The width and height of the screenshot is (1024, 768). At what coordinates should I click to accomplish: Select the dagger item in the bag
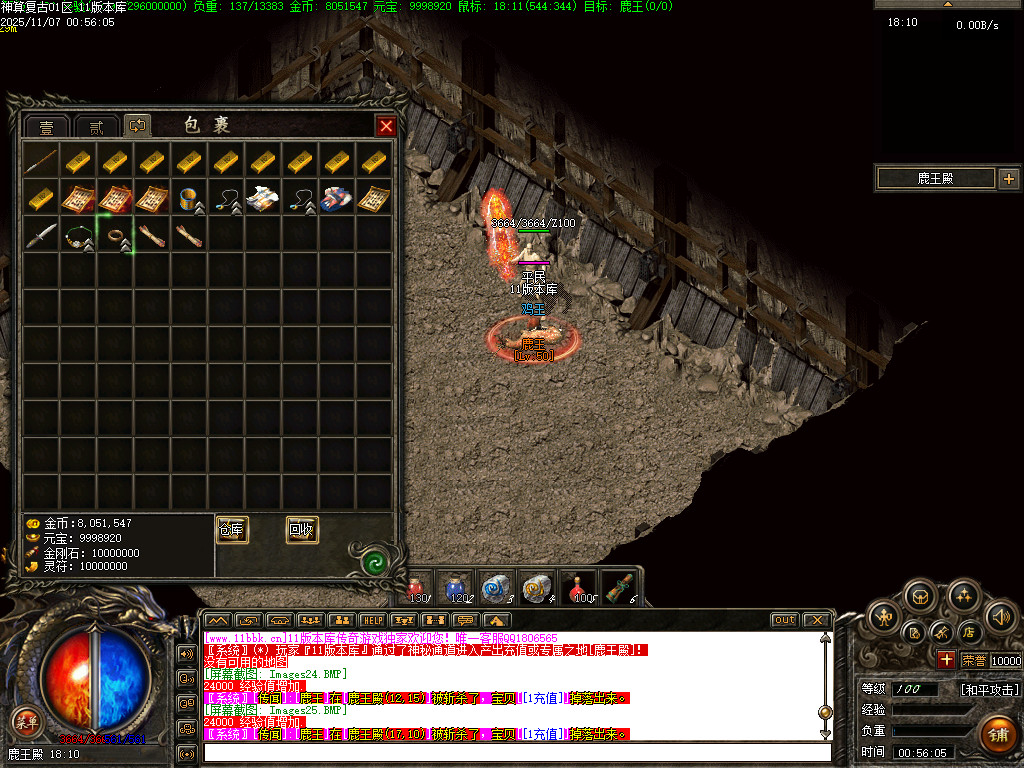tap(41, 235)
